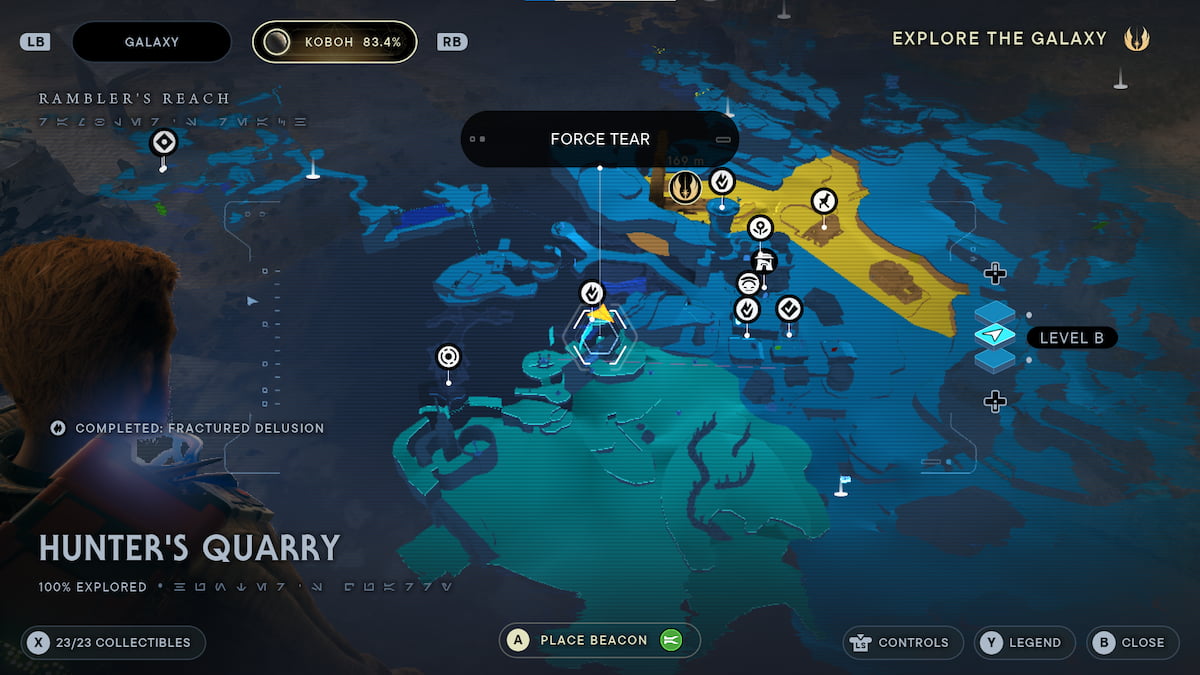Screen dimensions: 1200x675
Task: Open the map Legend
Action: click(1025, 642)
